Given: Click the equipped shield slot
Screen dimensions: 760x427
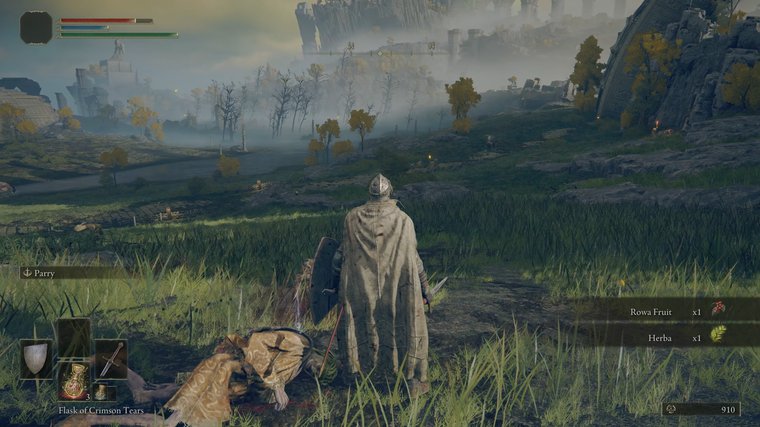Looking at the screenshot, I should point(36,358).
